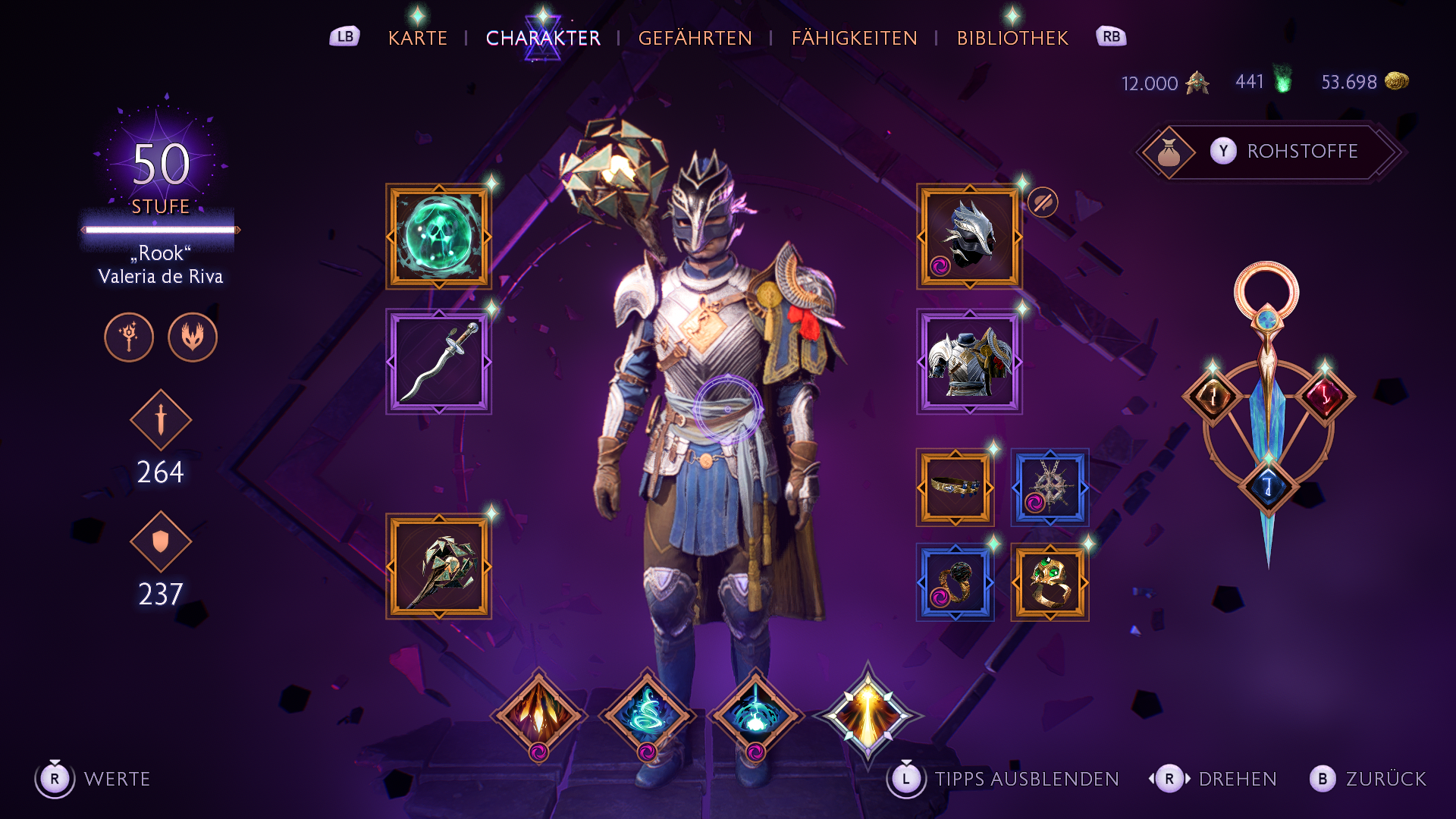Select the amulet equipment slot
Image resolution: width=1456 pixels, height=819 pixels.
(1050, 488)
